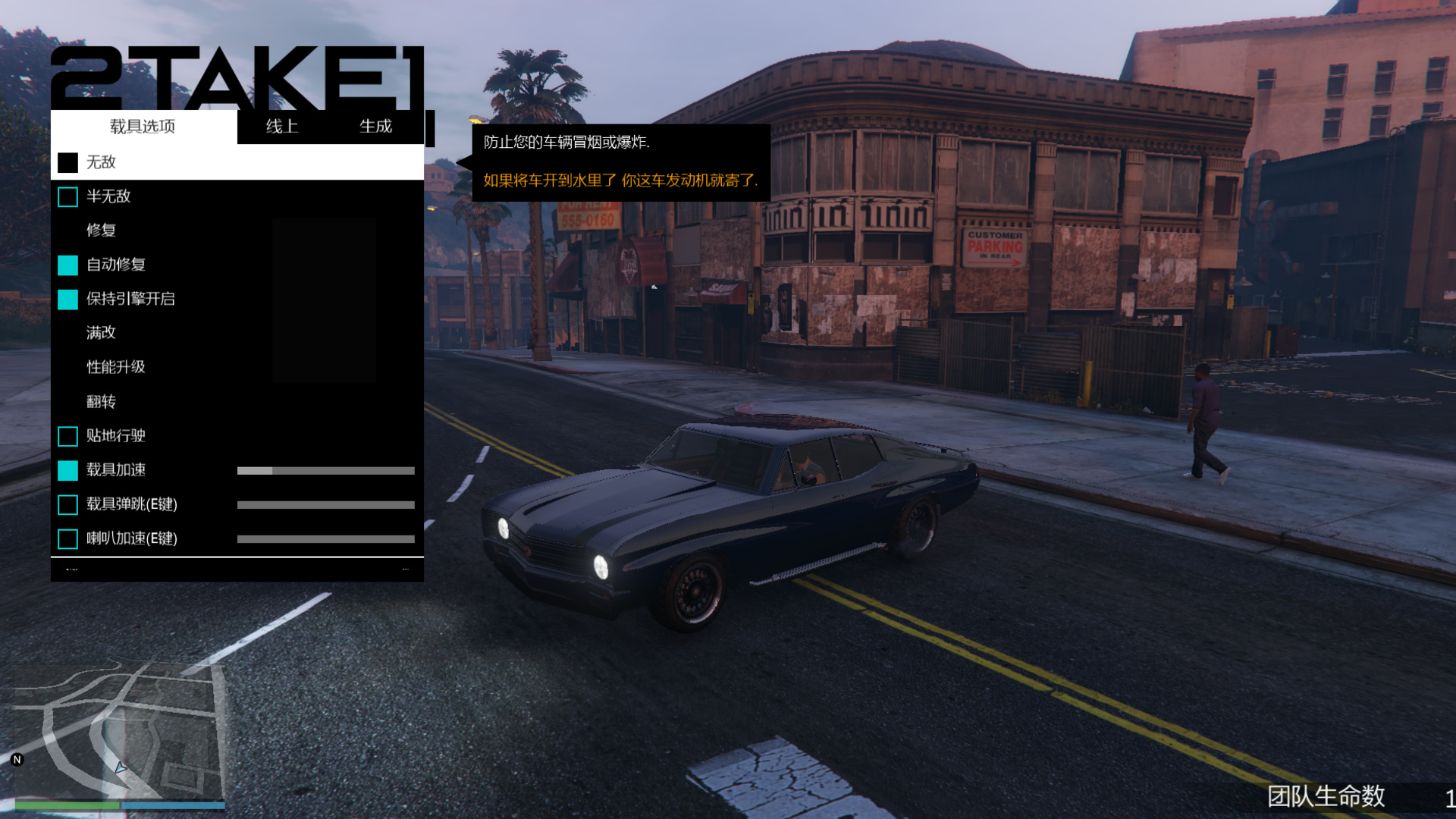Choose the 修复 menu entry

click(101, 231)
